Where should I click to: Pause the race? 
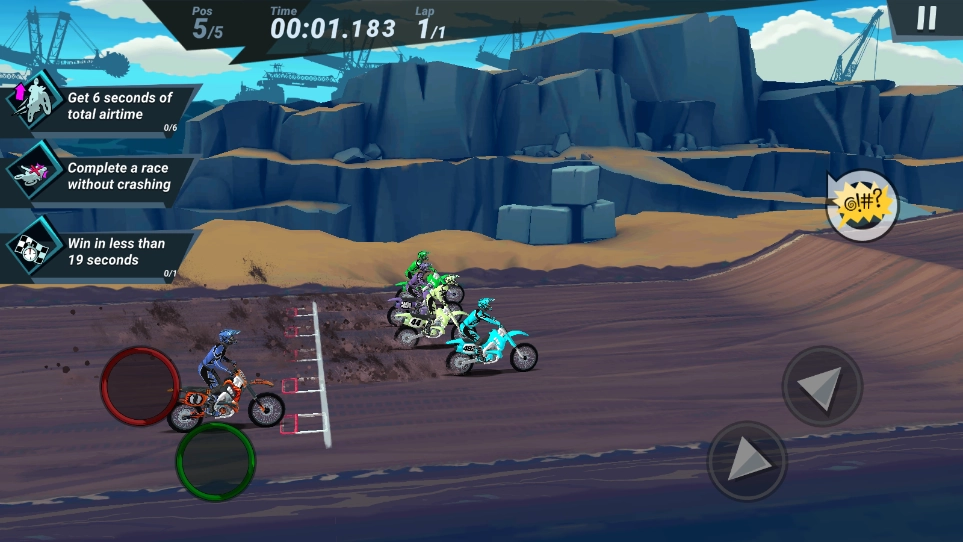click(927, 18)
